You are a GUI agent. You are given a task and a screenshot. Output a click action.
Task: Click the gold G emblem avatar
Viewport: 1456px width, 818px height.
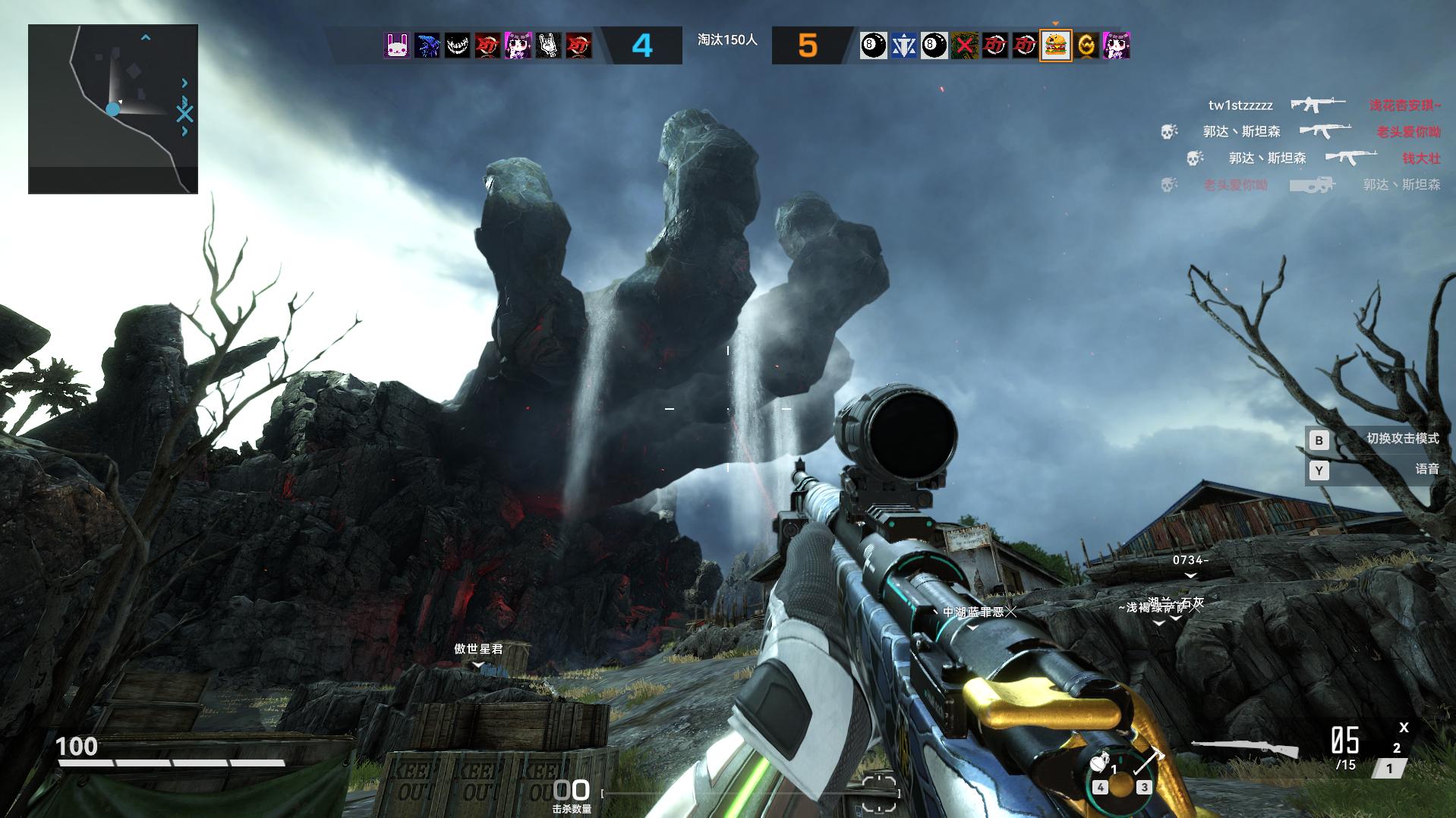point(1086,46)
